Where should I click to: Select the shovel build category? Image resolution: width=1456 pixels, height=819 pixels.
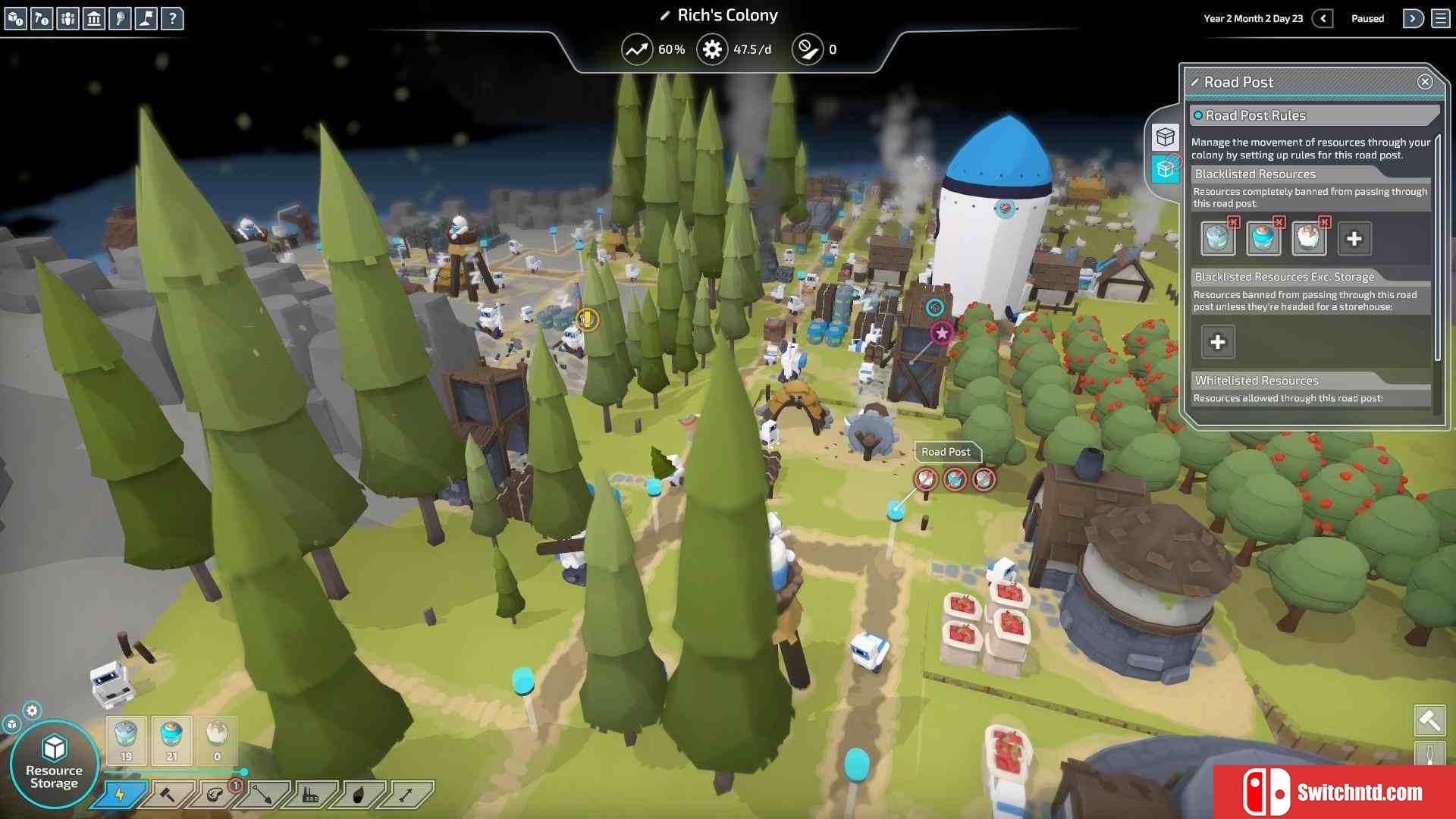pyautogui.click(x=263, y=795)
